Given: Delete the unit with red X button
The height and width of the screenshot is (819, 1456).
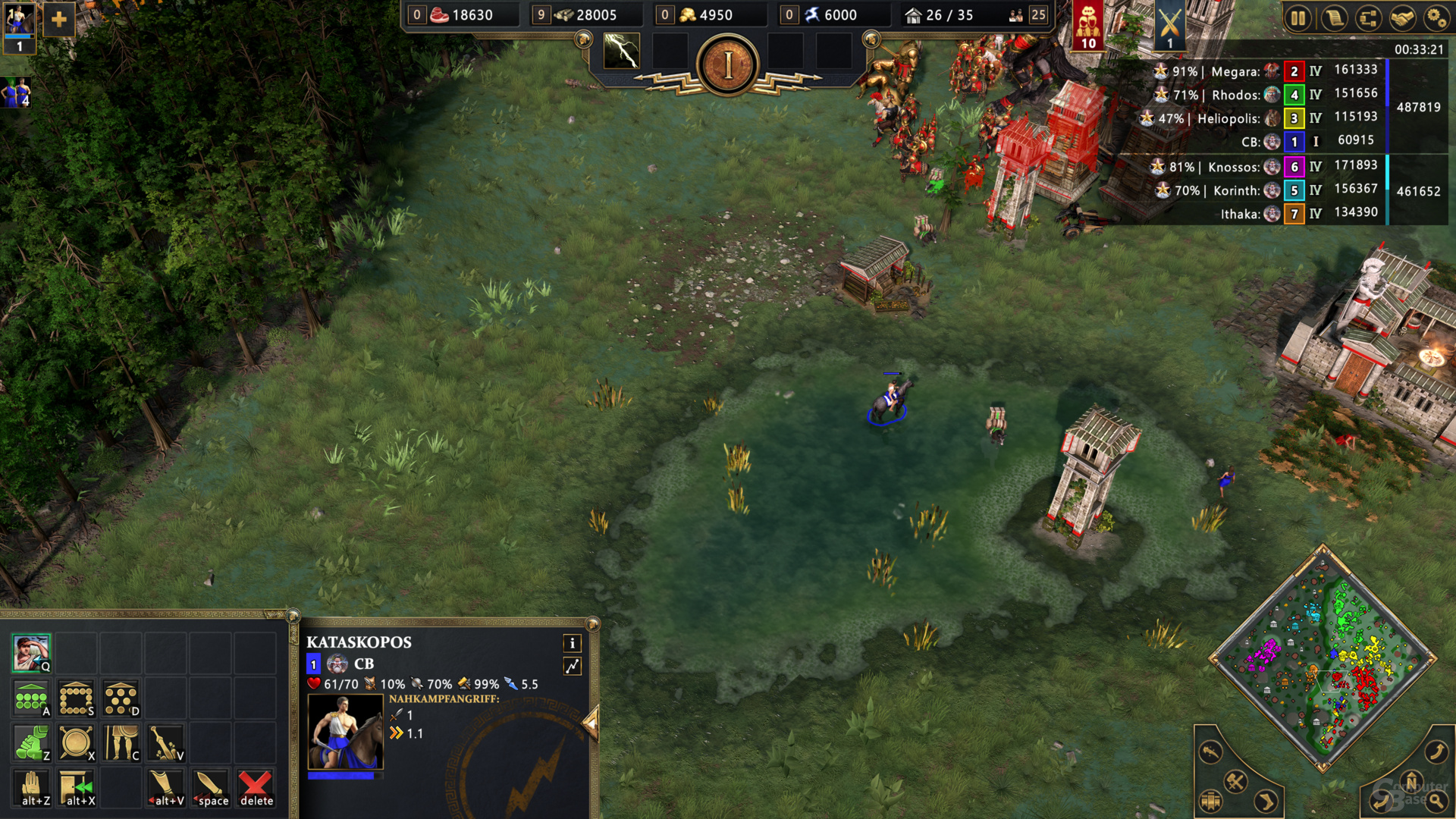Looking at the screenshot, I should tap(256, 788).
